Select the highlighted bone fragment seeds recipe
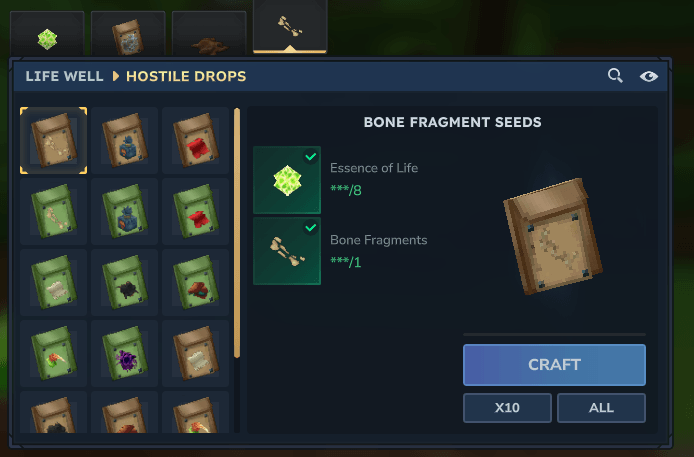Image resolution: width=694 pixels, height=457 pixels. [x=53, y=141]
